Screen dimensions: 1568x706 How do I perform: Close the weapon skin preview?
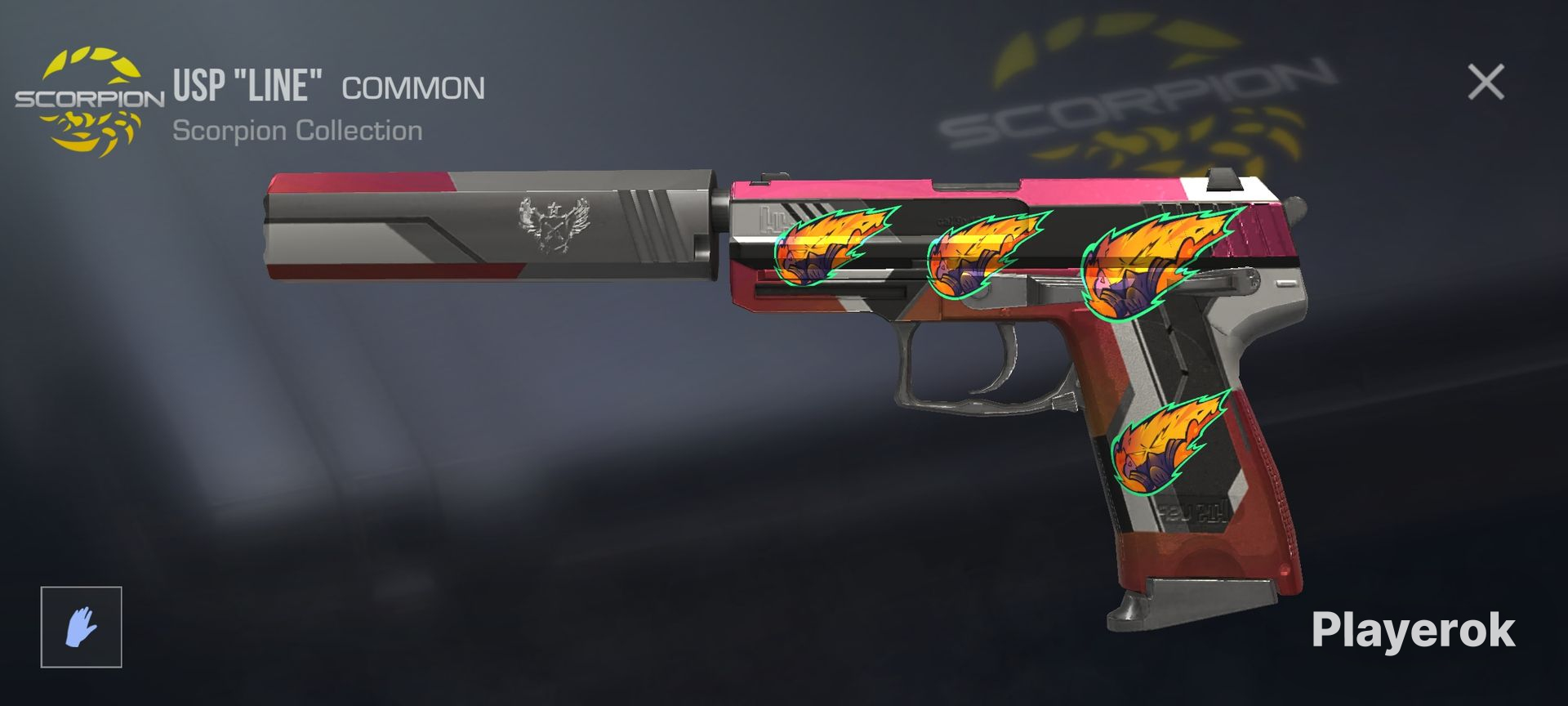point(1486,83)
